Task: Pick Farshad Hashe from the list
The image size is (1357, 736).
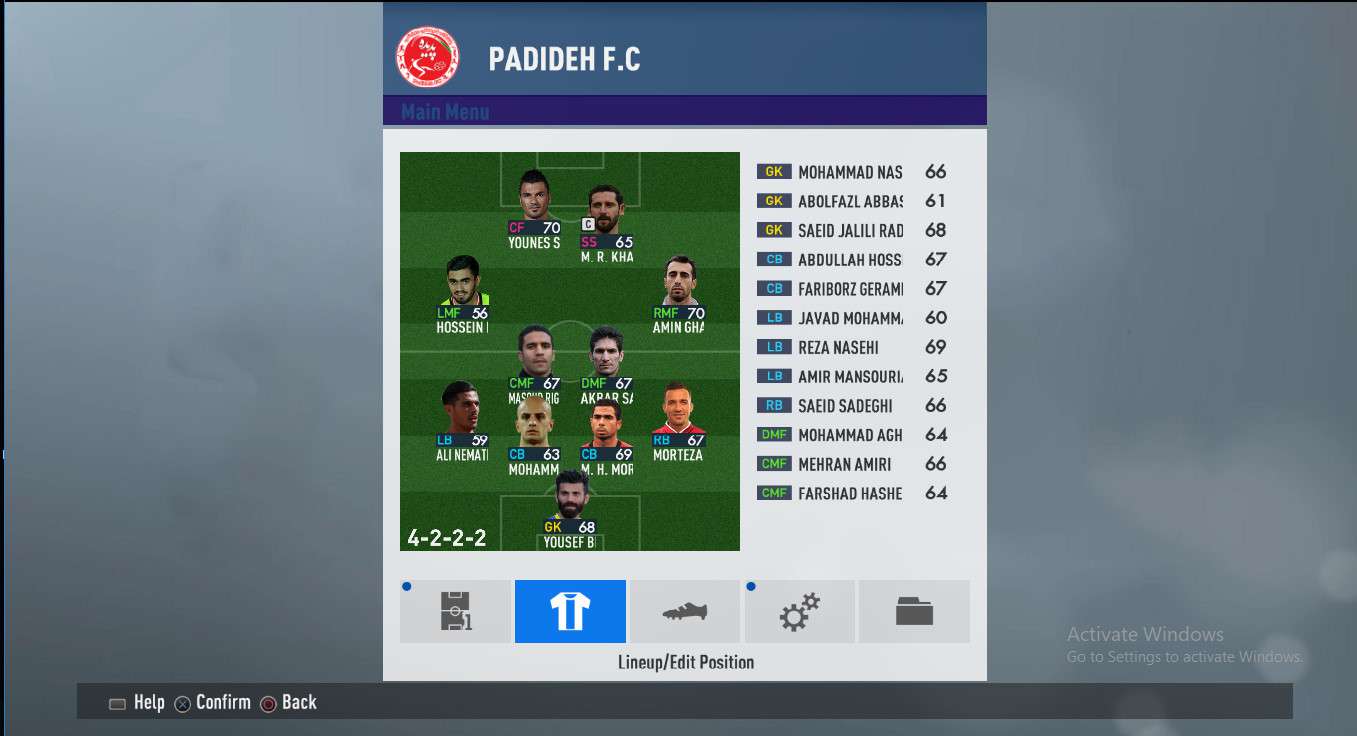Action: 850,493
